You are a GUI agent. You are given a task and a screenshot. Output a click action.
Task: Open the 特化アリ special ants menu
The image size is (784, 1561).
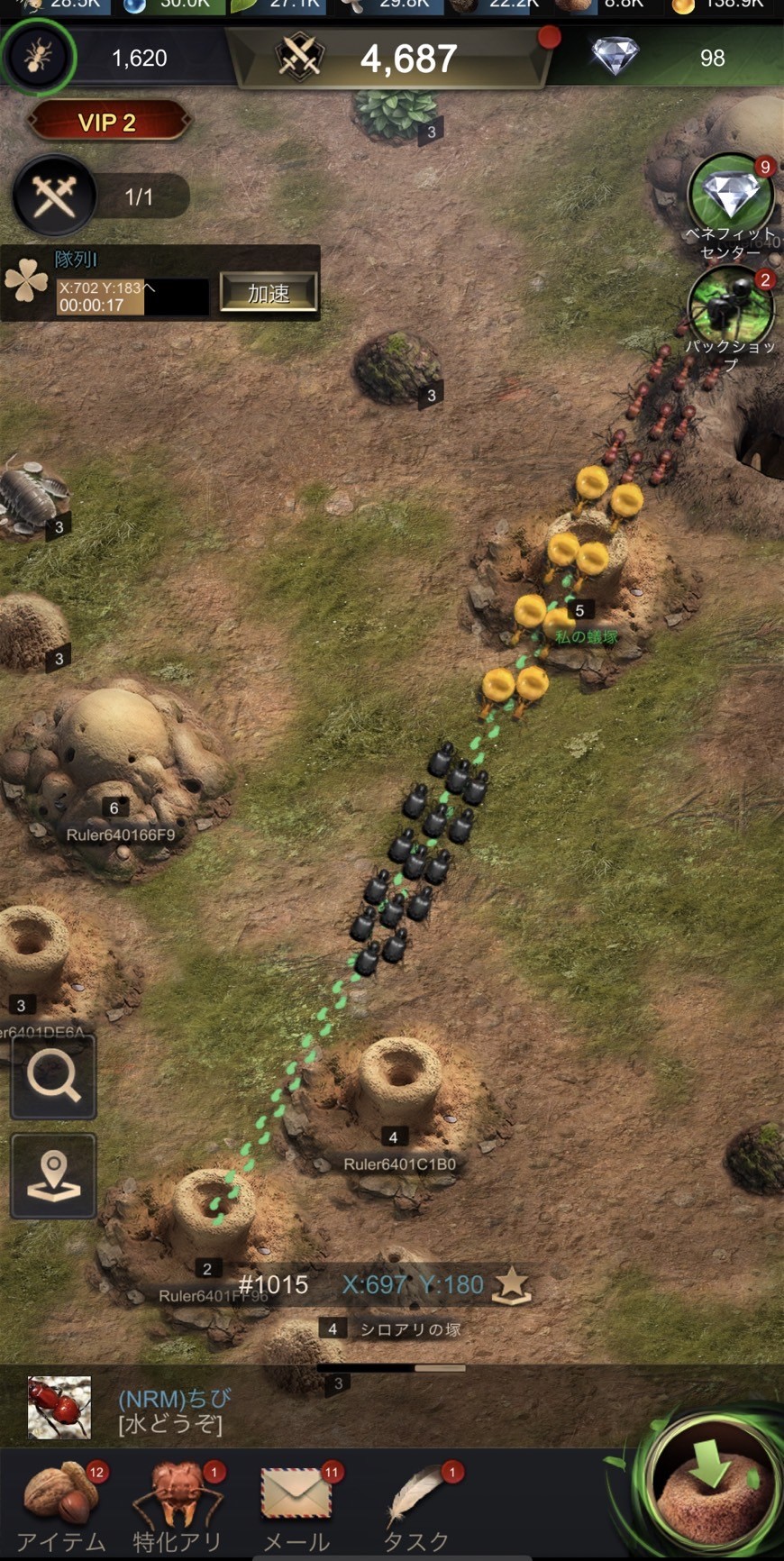[x=178, y=1507]
